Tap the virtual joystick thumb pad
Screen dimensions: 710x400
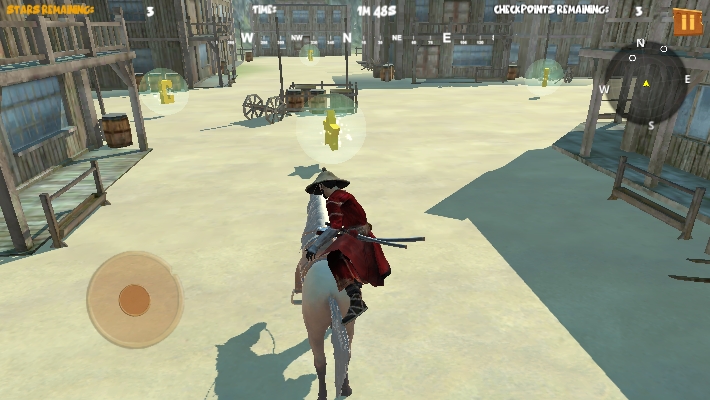point(134,299)
